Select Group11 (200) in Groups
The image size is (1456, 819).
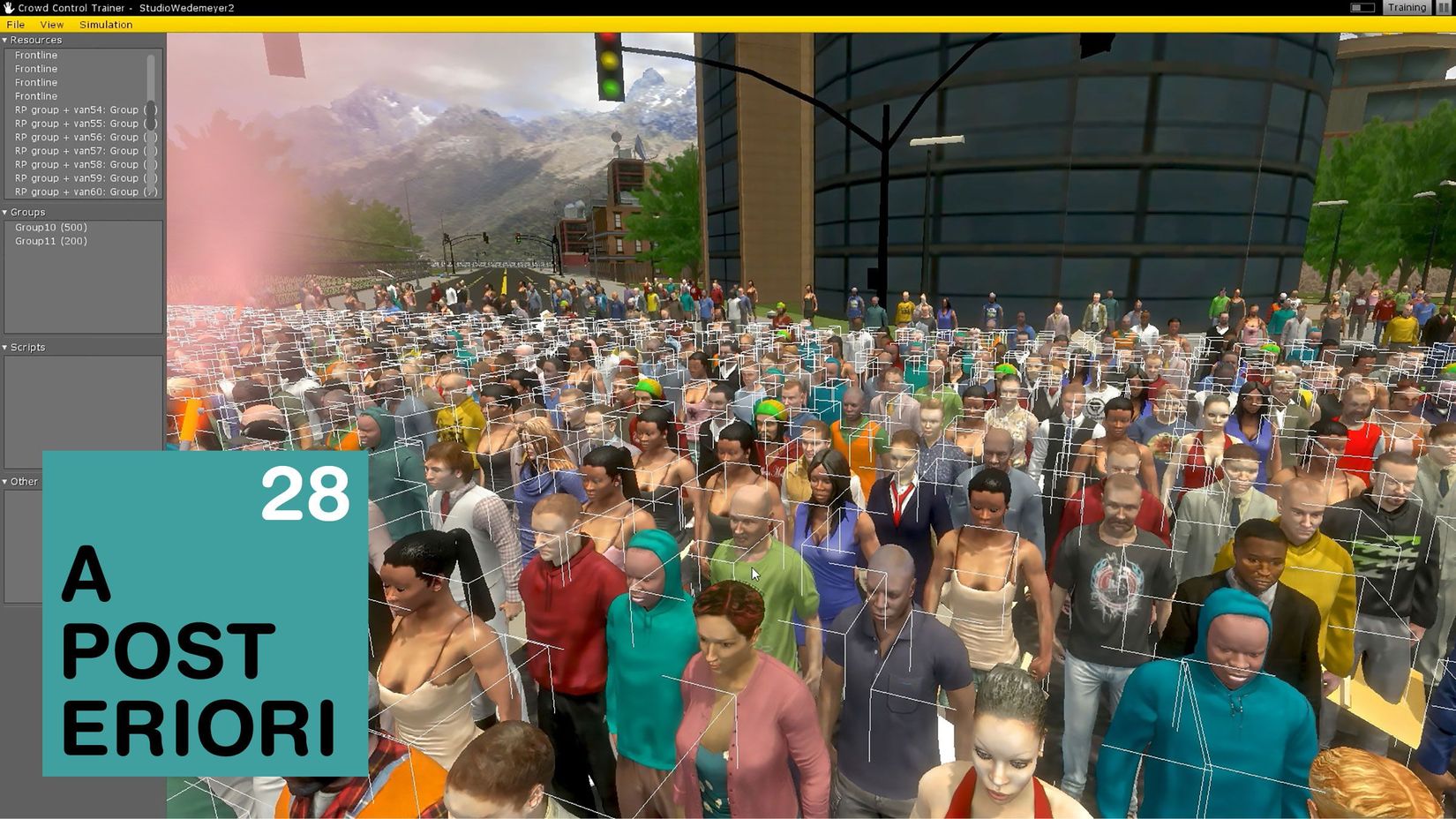click(x=51, y=241)
